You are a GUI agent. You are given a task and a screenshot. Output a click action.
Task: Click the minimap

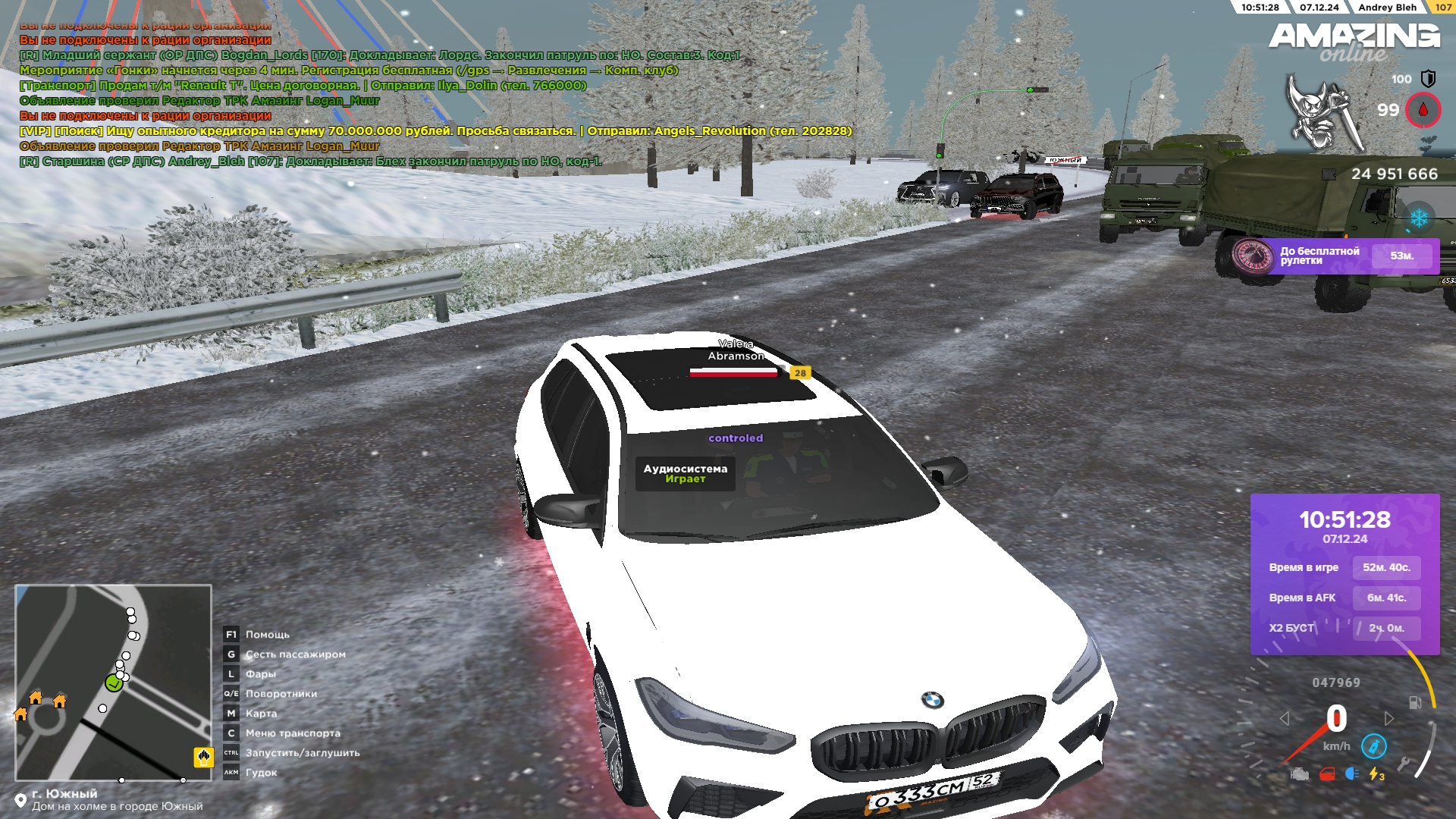click(113, 682)
